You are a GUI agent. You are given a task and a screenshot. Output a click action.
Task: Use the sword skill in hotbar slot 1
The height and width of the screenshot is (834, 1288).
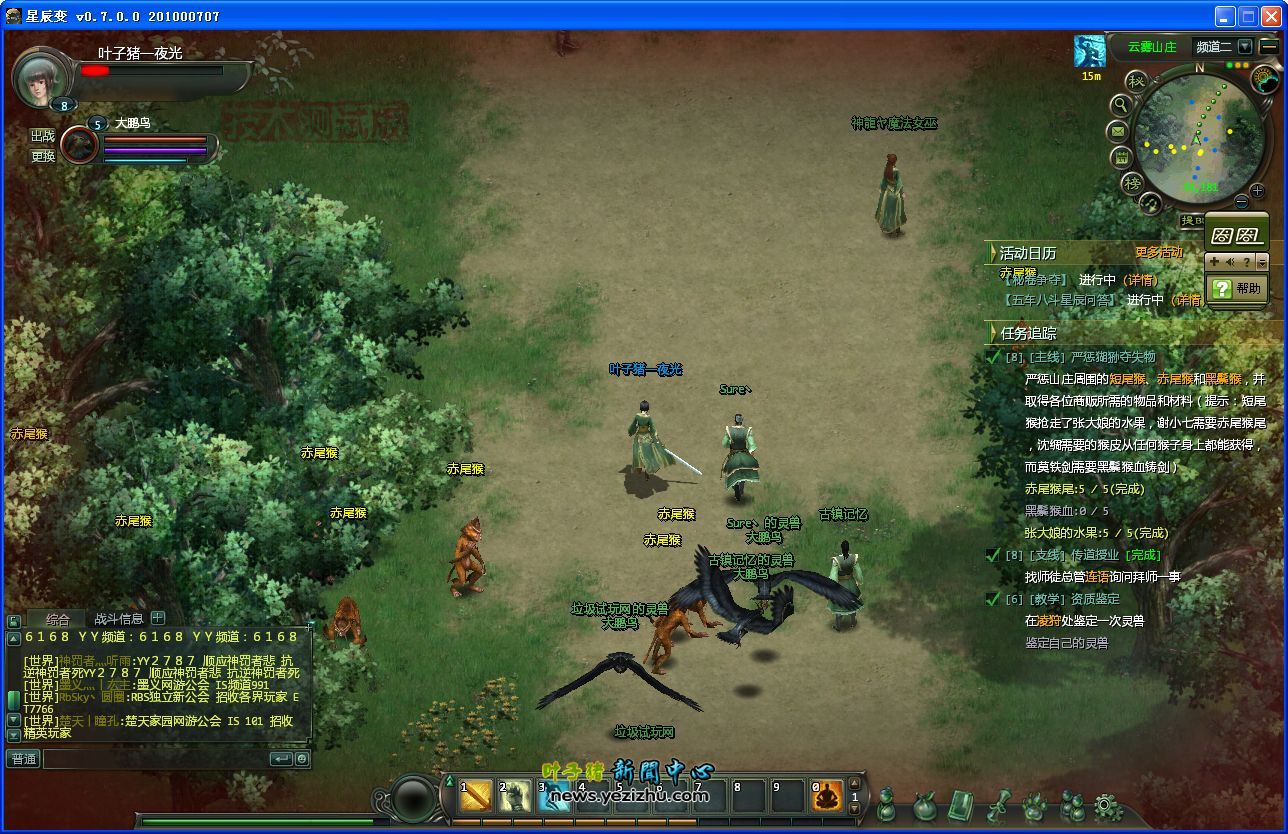[x=476, y=797]
